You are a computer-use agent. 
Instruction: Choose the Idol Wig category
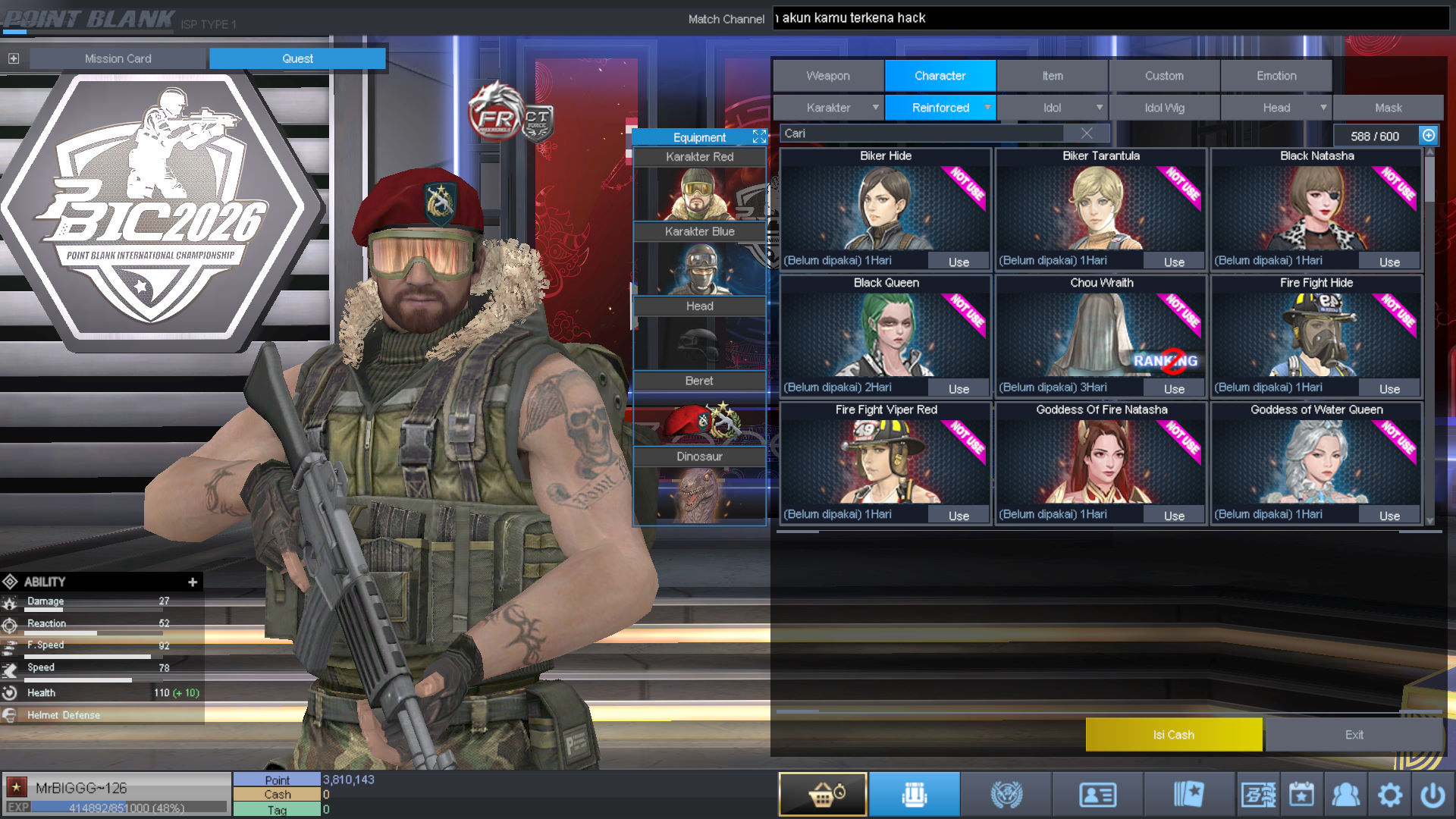click(x=1164, y=108)
